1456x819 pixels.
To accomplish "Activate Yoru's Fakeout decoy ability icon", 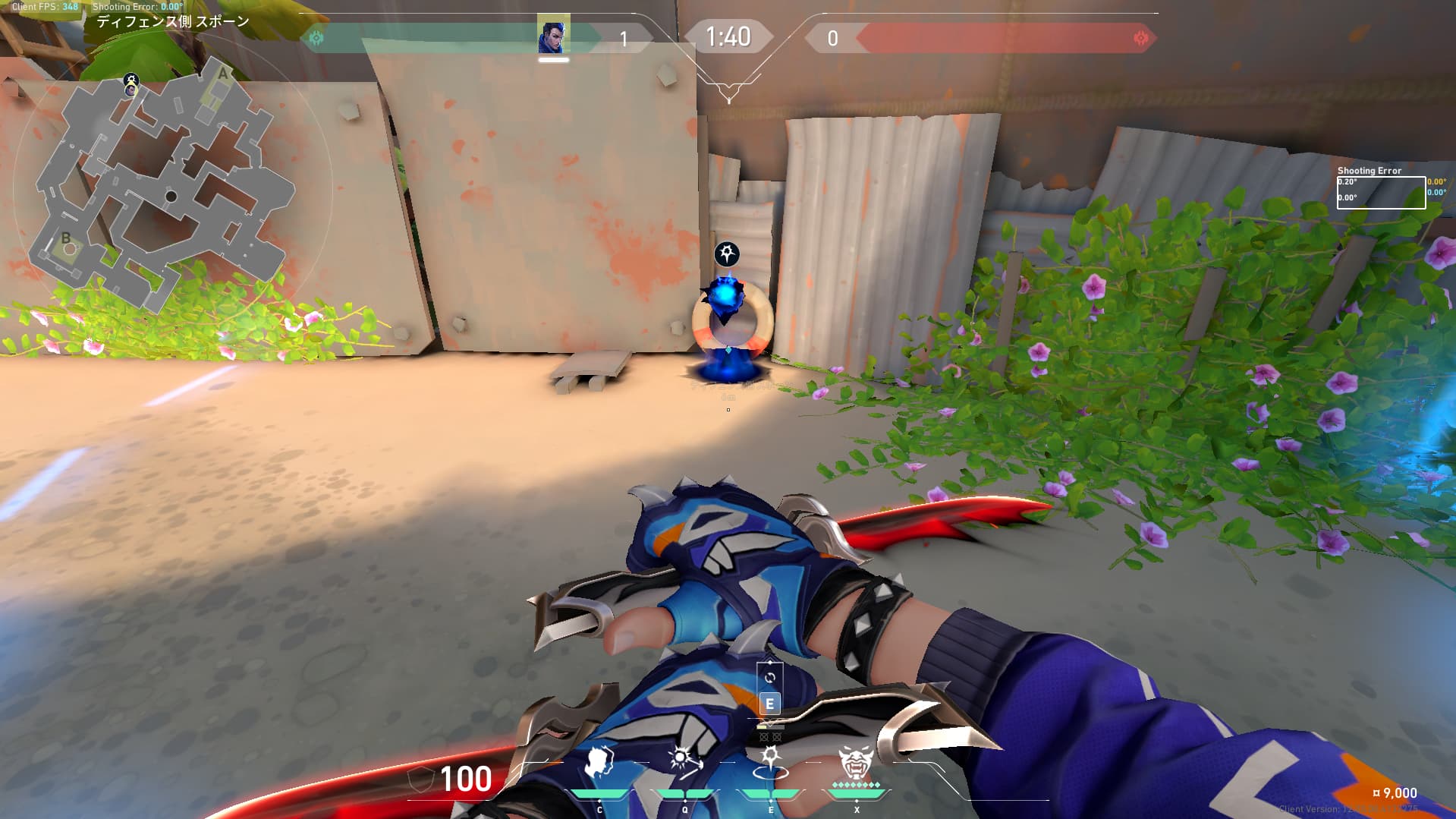I will pyautogui.click(x=599, y=764).
